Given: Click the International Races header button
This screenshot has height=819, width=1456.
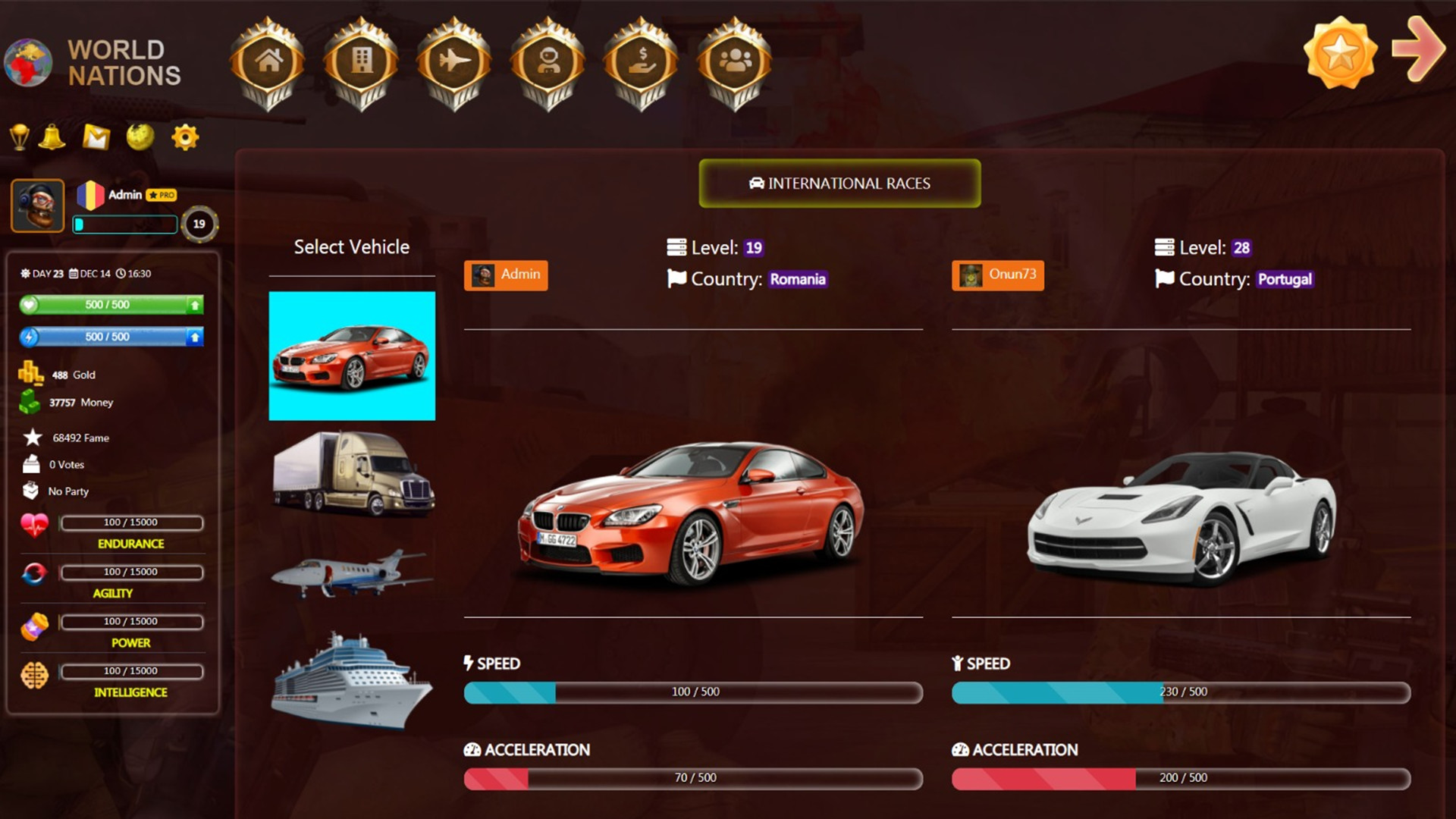Looking at the screenshot, I should coord(839,184).
